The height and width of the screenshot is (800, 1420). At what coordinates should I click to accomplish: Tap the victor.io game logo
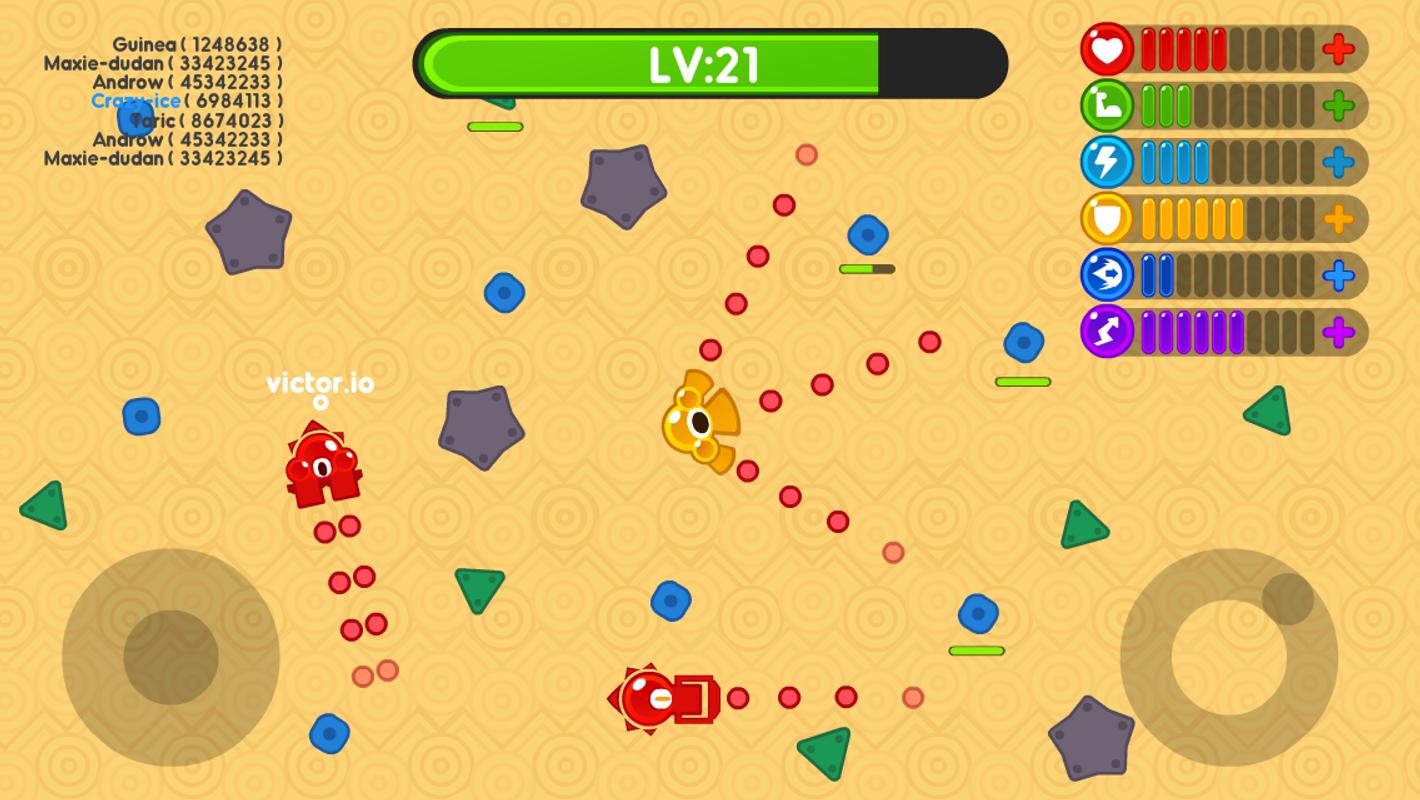pyautogui.click(x=322, y=384)
